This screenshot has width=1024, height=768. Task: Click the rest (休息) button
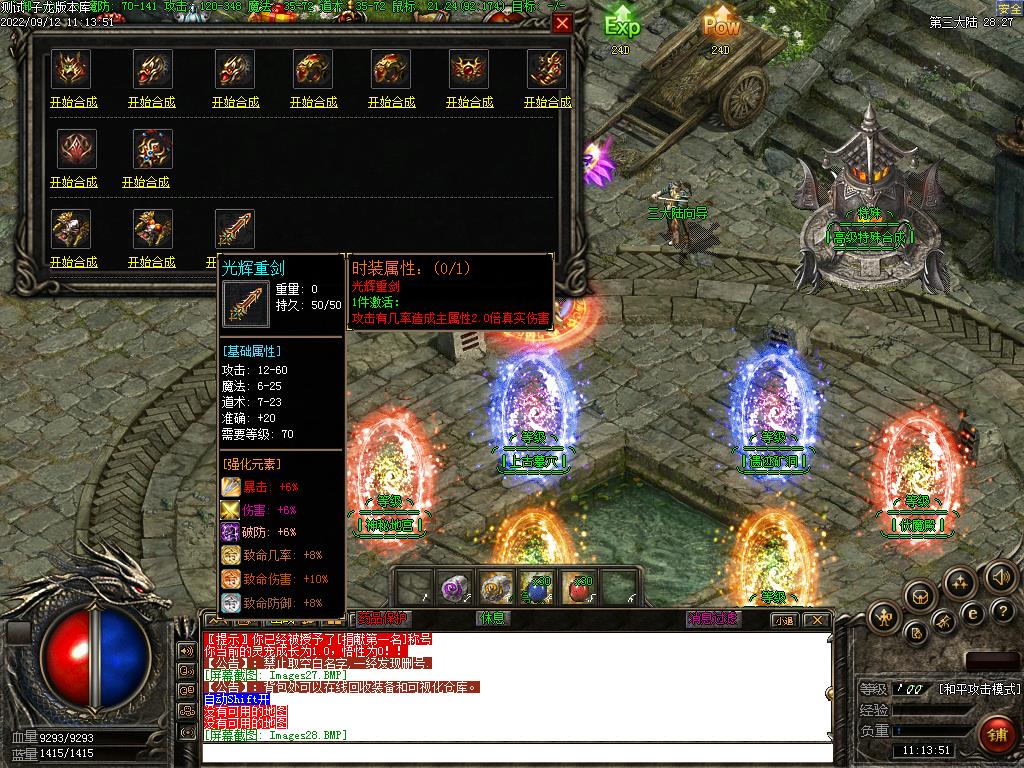pyautogui.click(x=493, y=618)
